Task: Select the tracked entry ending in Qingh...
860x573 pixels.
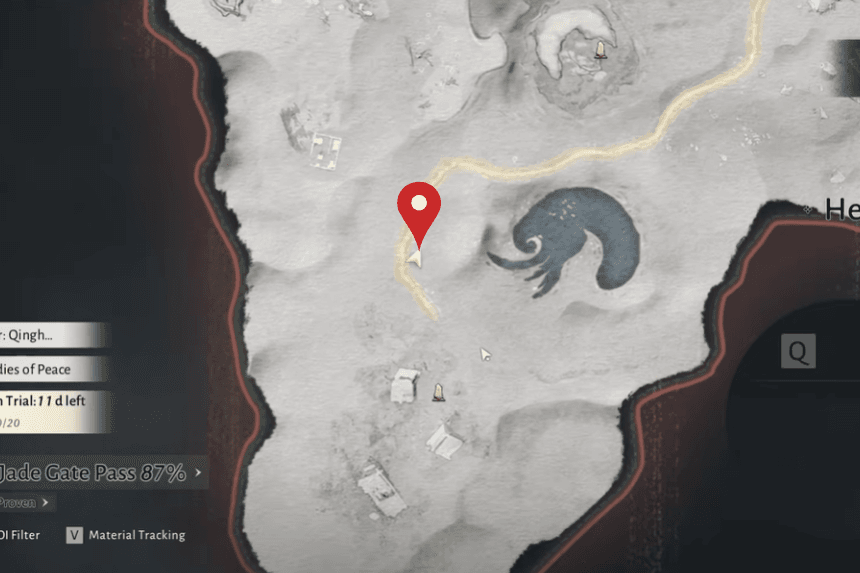Action: pyautogui.click(x=50, y=335)
